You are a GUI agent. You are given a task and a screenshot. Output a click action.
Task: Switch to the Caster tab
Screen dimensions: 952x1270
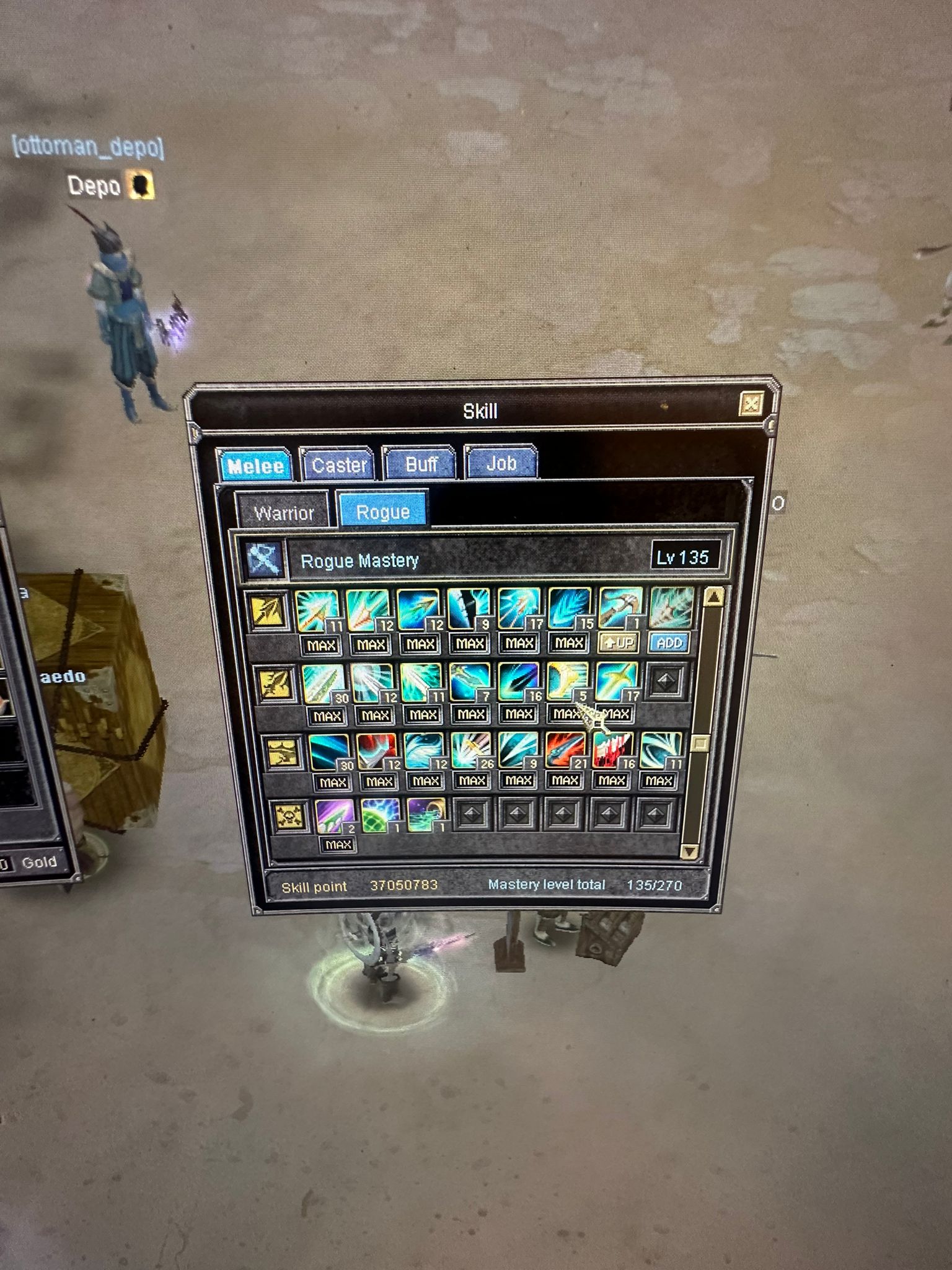pyautogui.click(x=338, y=464)
